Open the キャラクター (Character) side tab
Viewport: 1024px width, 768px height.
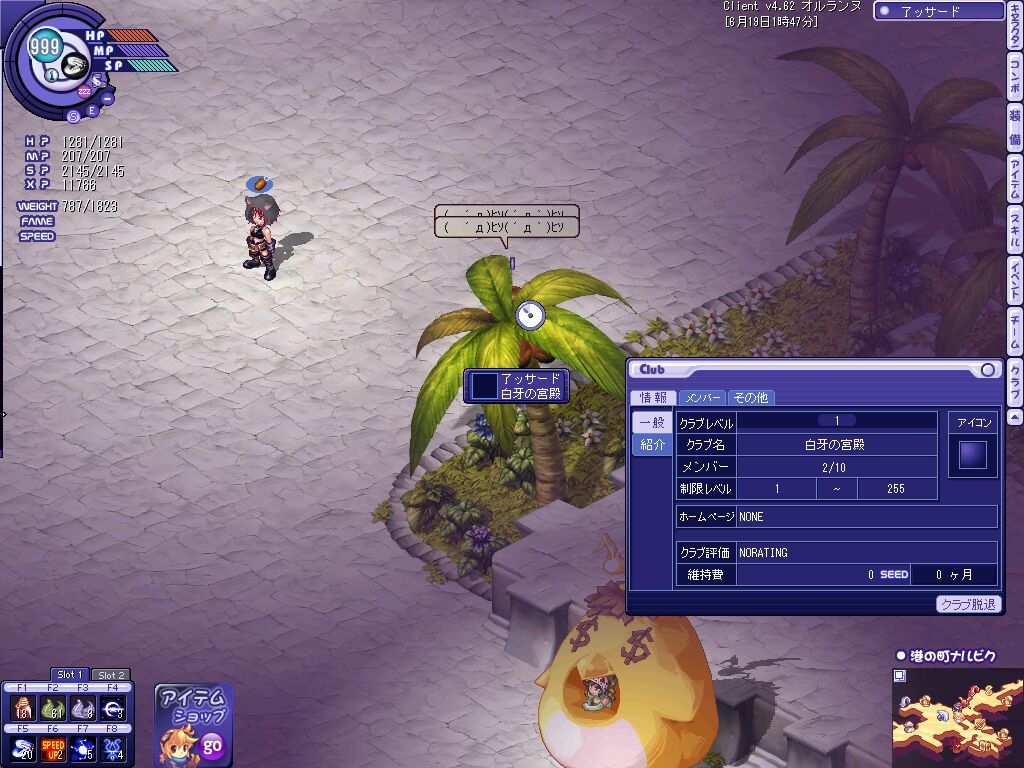tap(1014, 36)
